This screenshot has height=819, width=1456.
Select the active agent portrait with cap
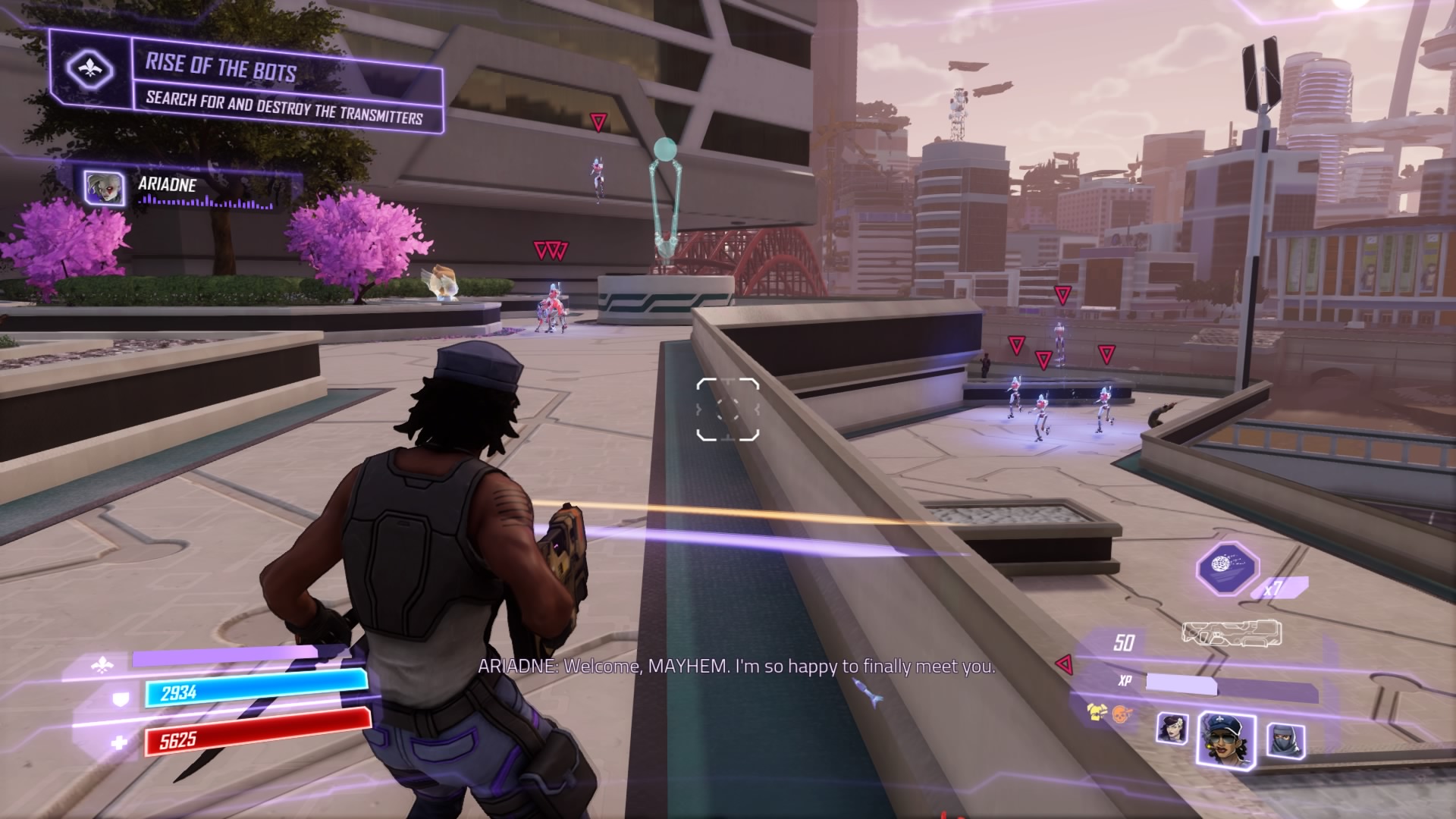pos(1226,738)
